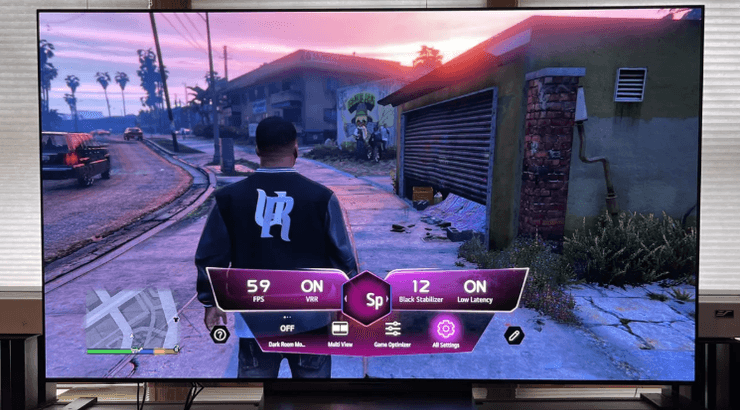Open the Game Optimizer menu
Screen dimensions: 740x410
pos(392,329)
